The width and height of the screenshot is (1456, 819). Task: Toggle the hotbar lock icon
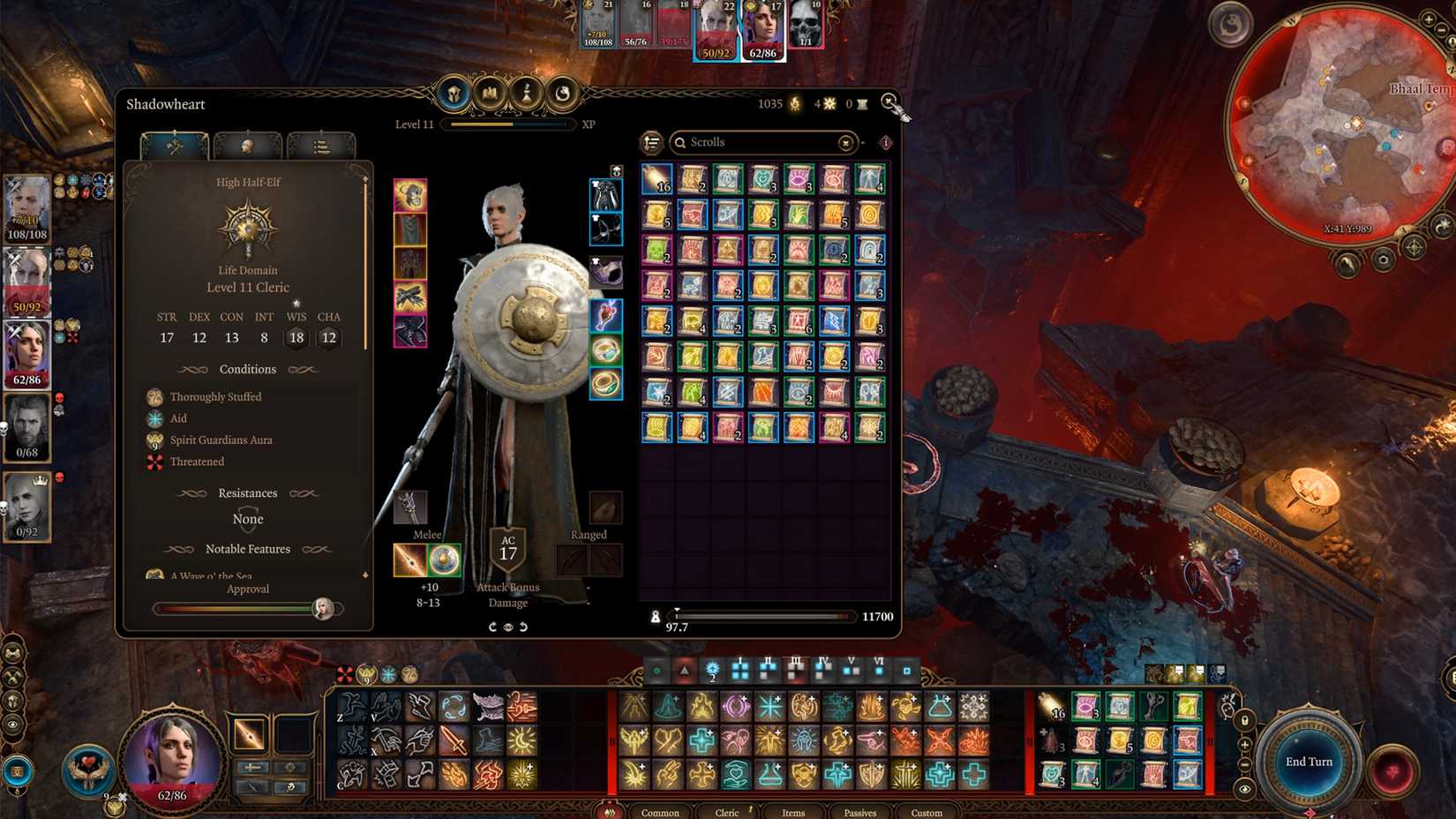click(1244, 720)
